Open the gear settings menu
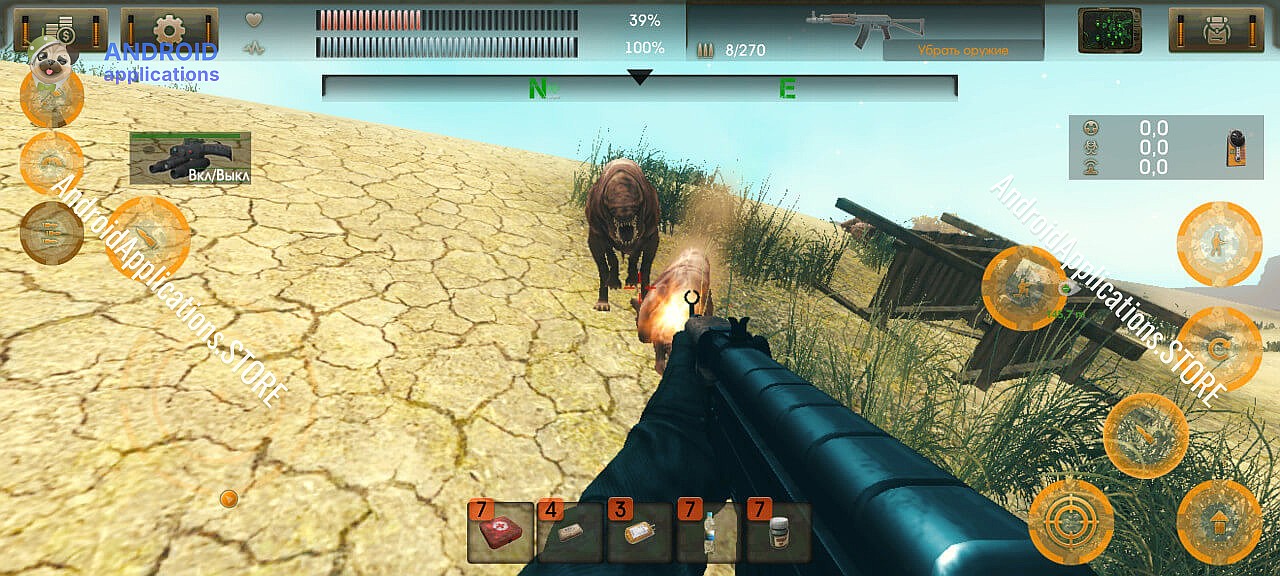Image resolution: width=1280 pixels, height=576 pixels. (x=169, y=29)
